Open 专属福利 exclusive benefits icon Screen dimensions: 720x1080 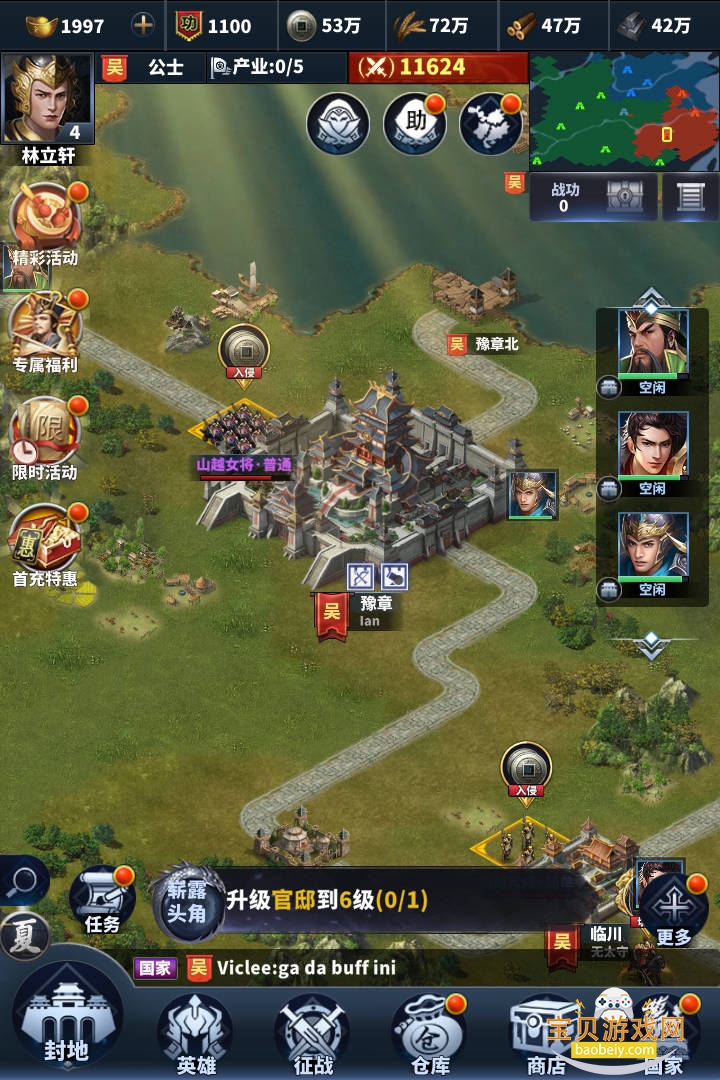tap(45, 330)
